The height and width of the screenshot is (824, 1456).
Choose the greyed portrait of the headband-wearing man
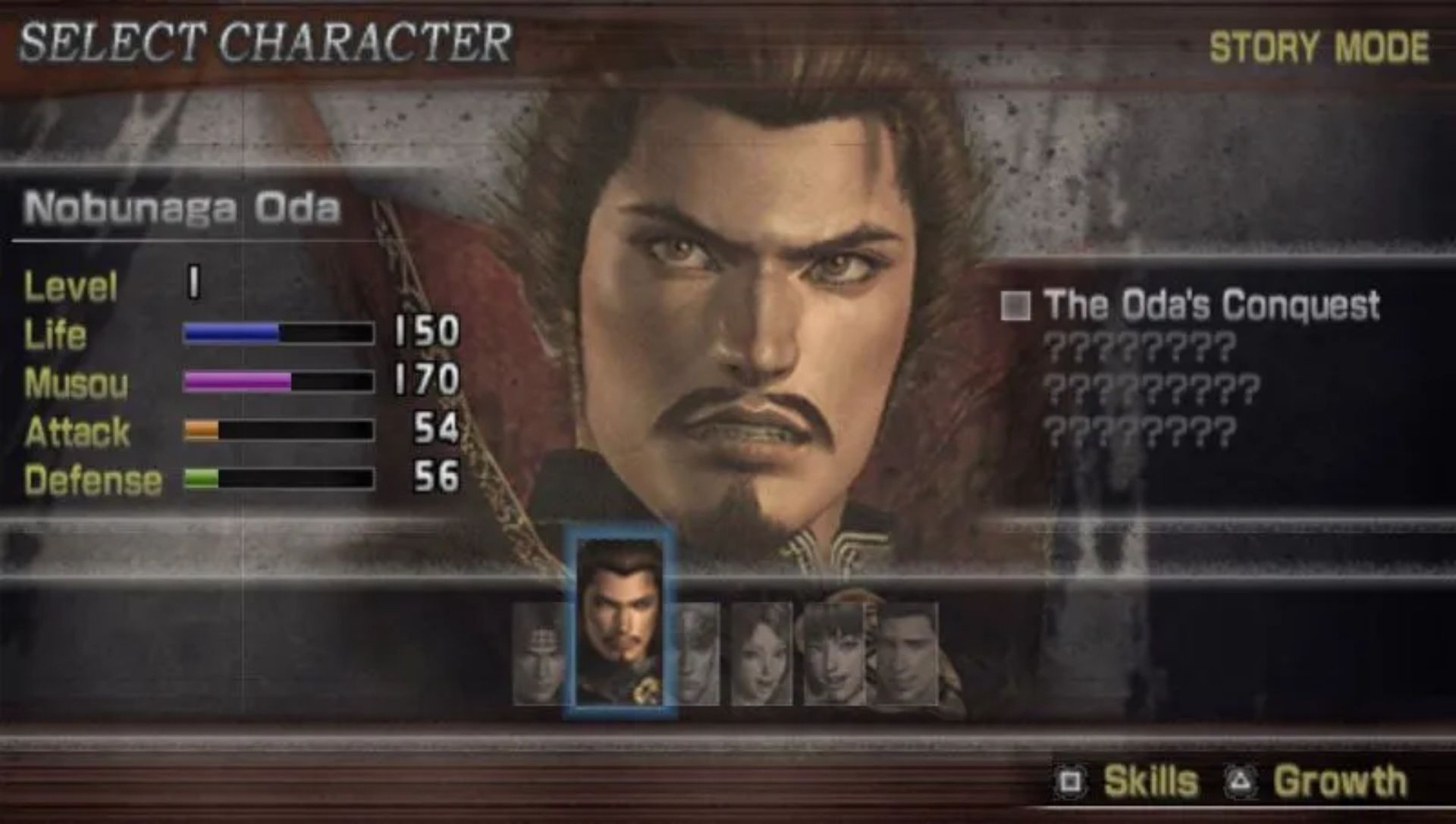click(538, 653)
